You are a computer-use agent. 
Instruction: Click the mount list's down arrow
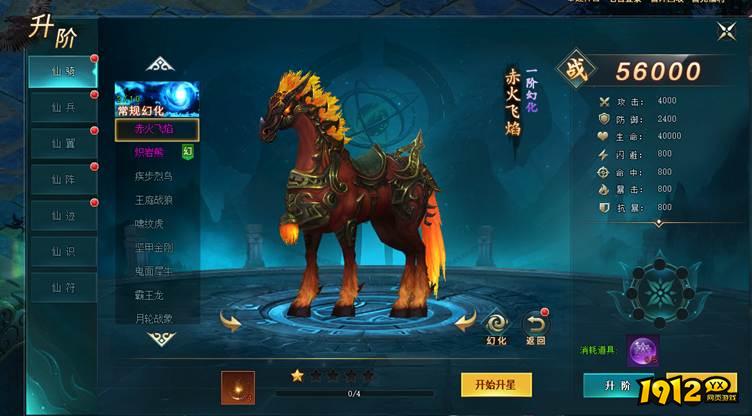pyautogui.click(x=161, y=339)
